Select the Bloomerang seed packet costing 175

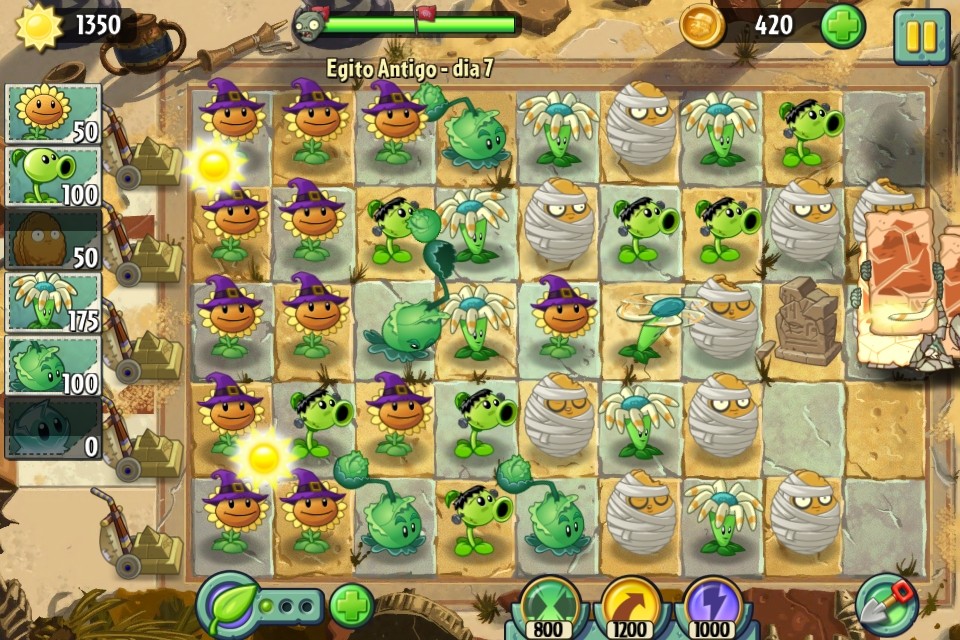54,303
